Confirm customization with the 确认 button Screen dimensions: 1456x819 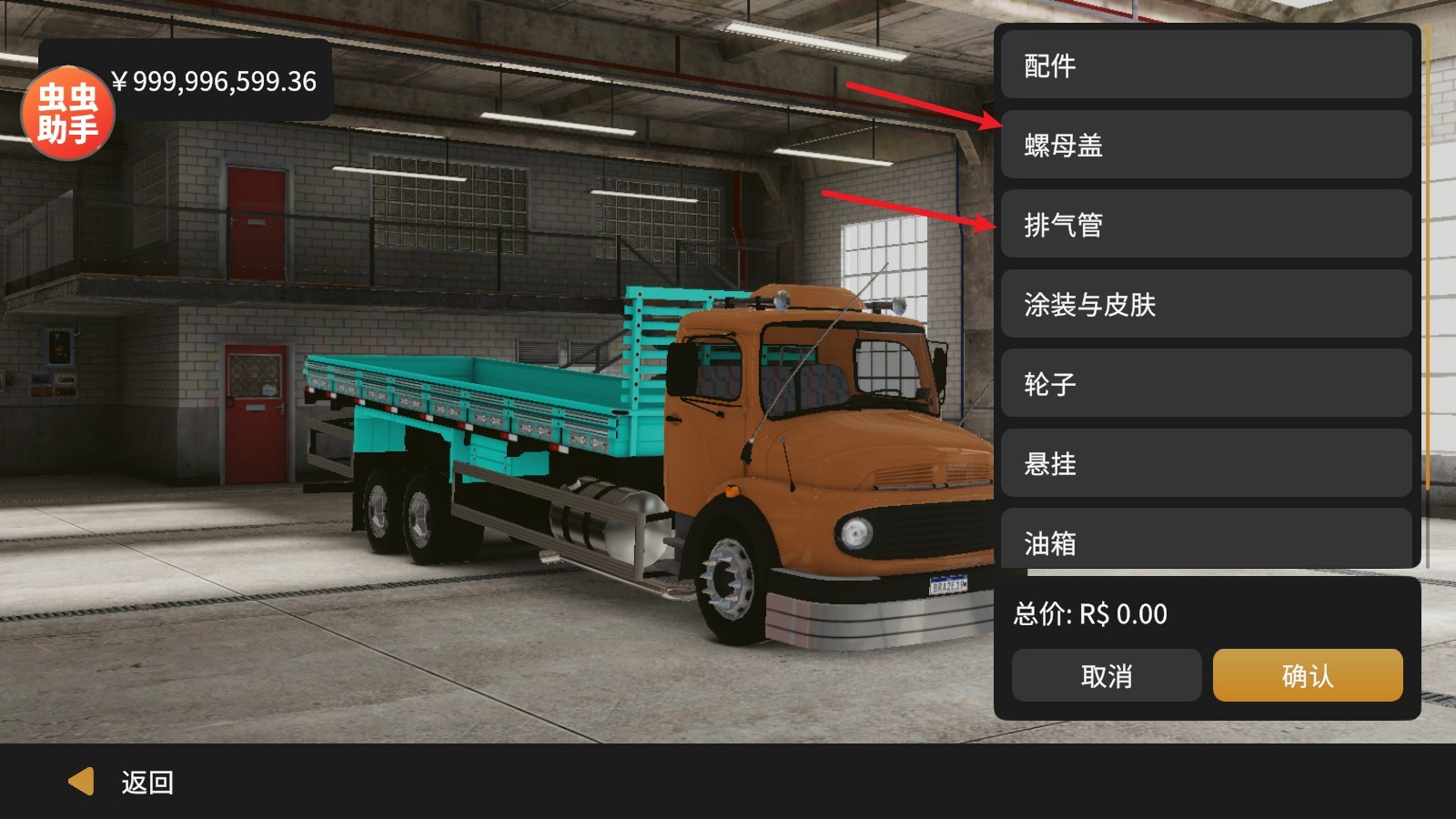[x=1307, y=675]
